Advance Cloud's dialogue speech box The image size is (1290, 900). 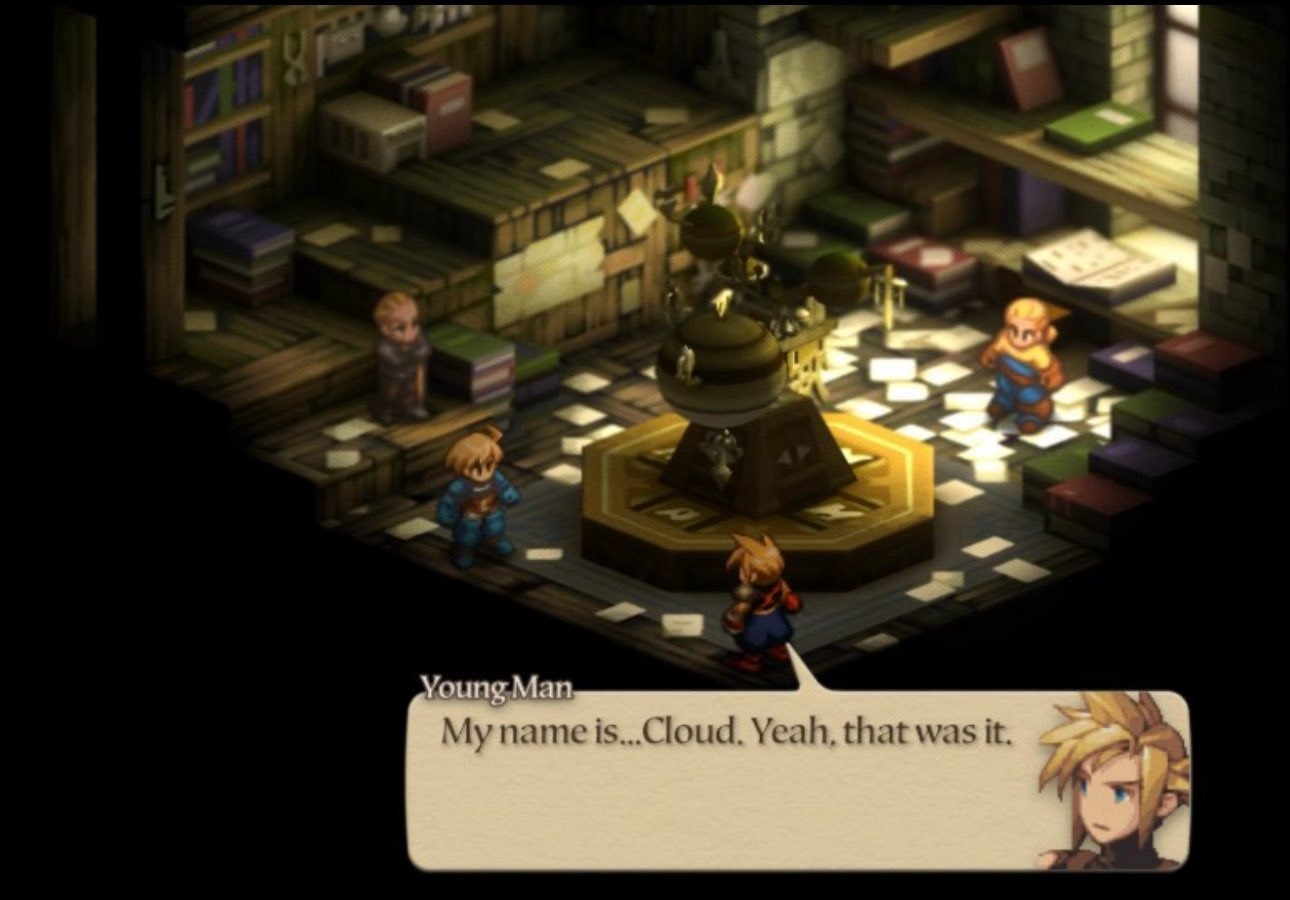[726, 782]
